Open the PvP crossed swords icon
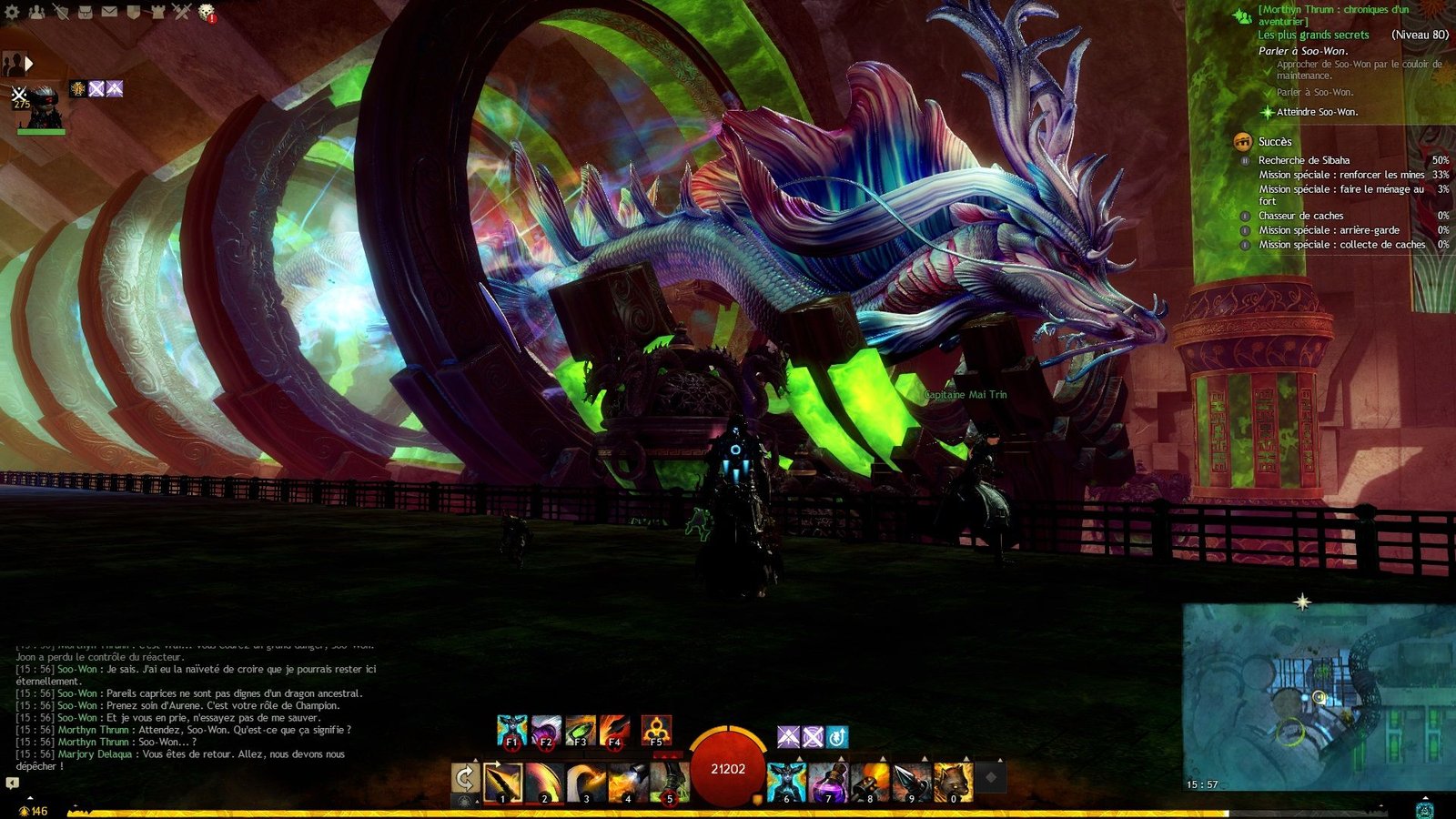The width and height of the screenshot is (1456, 819). coord(182,12)
